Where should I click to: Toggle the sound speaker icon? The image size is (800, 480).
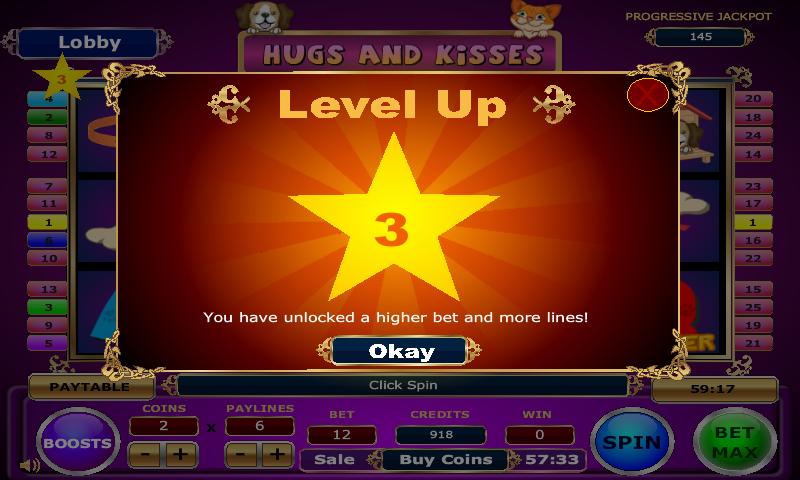30,464
